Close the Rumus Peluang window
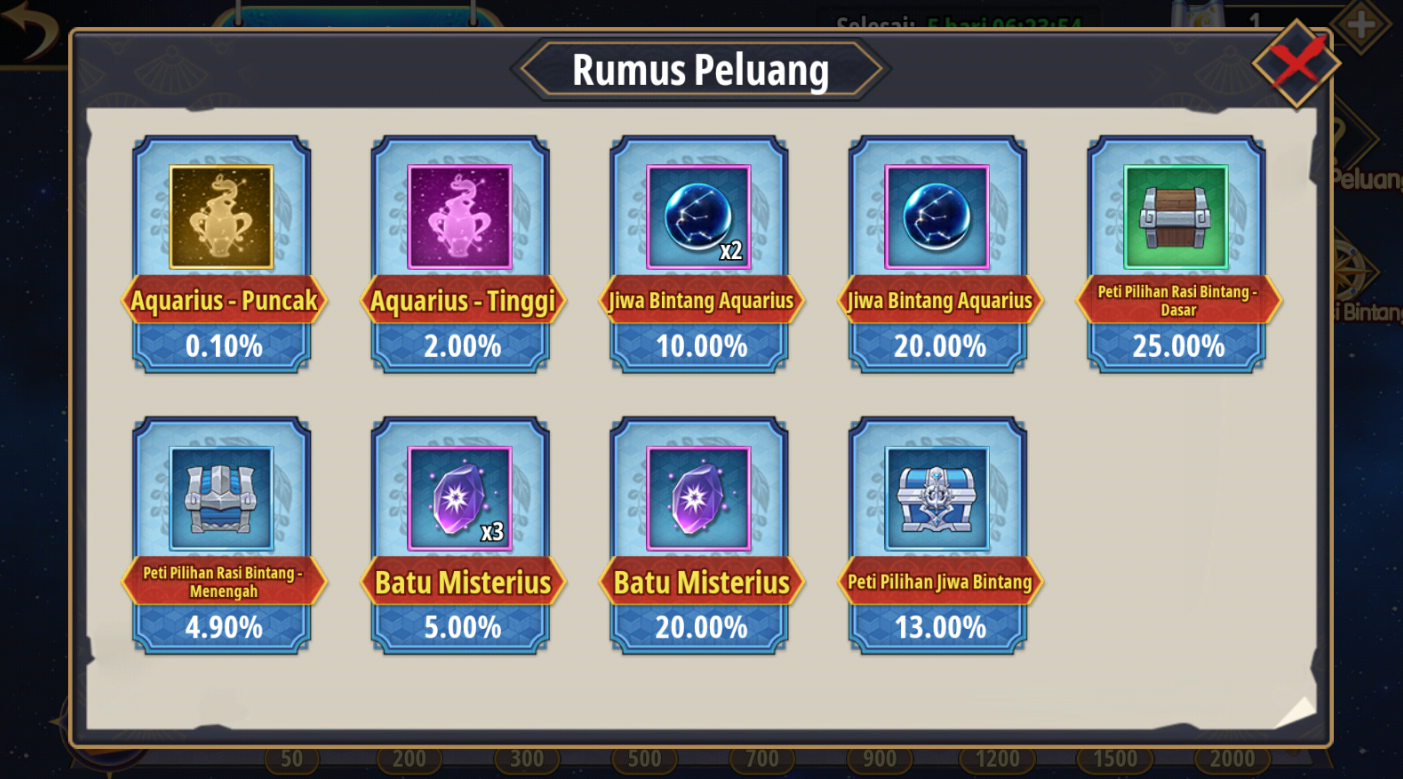Image resolution: width=1403 pixels, height=779 pixels. pyautogui.click(x=1296, y=63)
